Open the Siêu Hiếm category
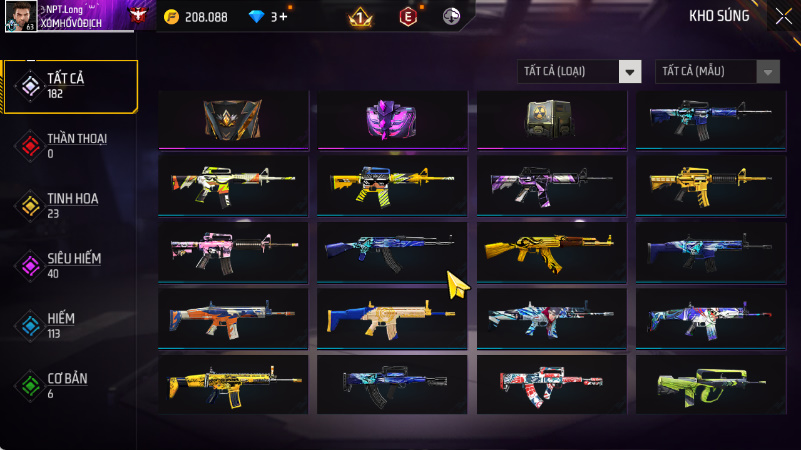Viewport: 801px width, 450px height. [70, 265]
